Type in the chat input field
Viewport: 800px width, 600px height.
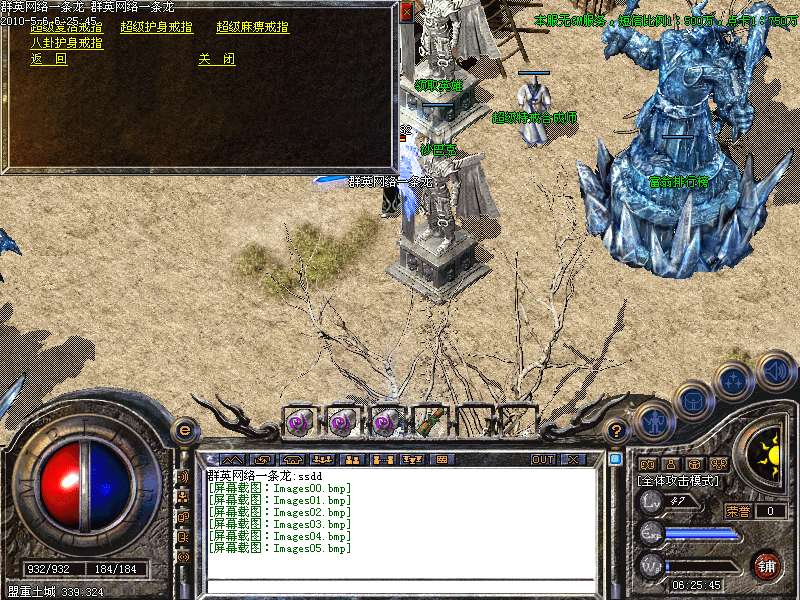coord(400,586)
